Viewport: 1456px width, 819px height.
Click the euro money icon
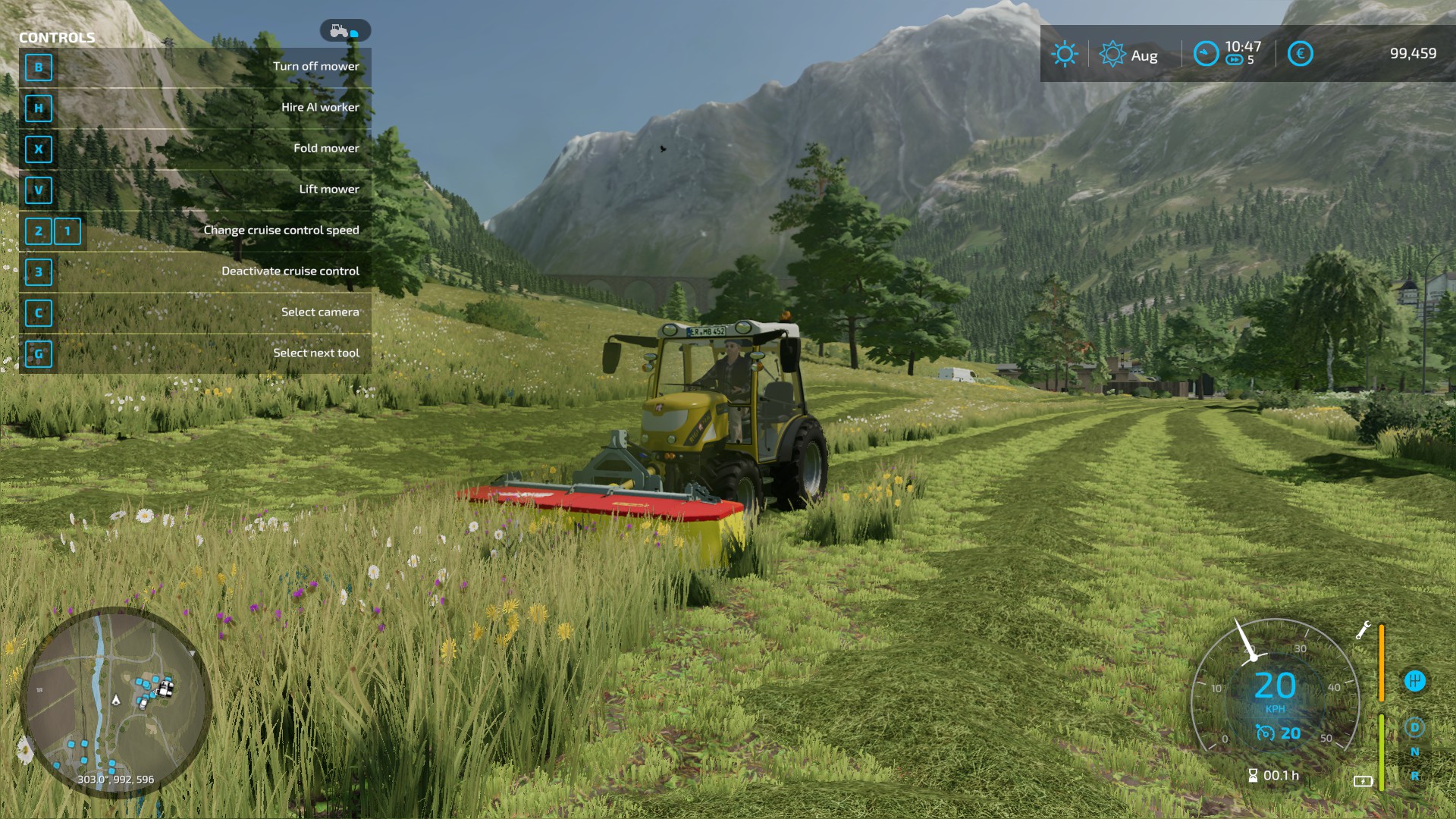(x=1300, y=53)
